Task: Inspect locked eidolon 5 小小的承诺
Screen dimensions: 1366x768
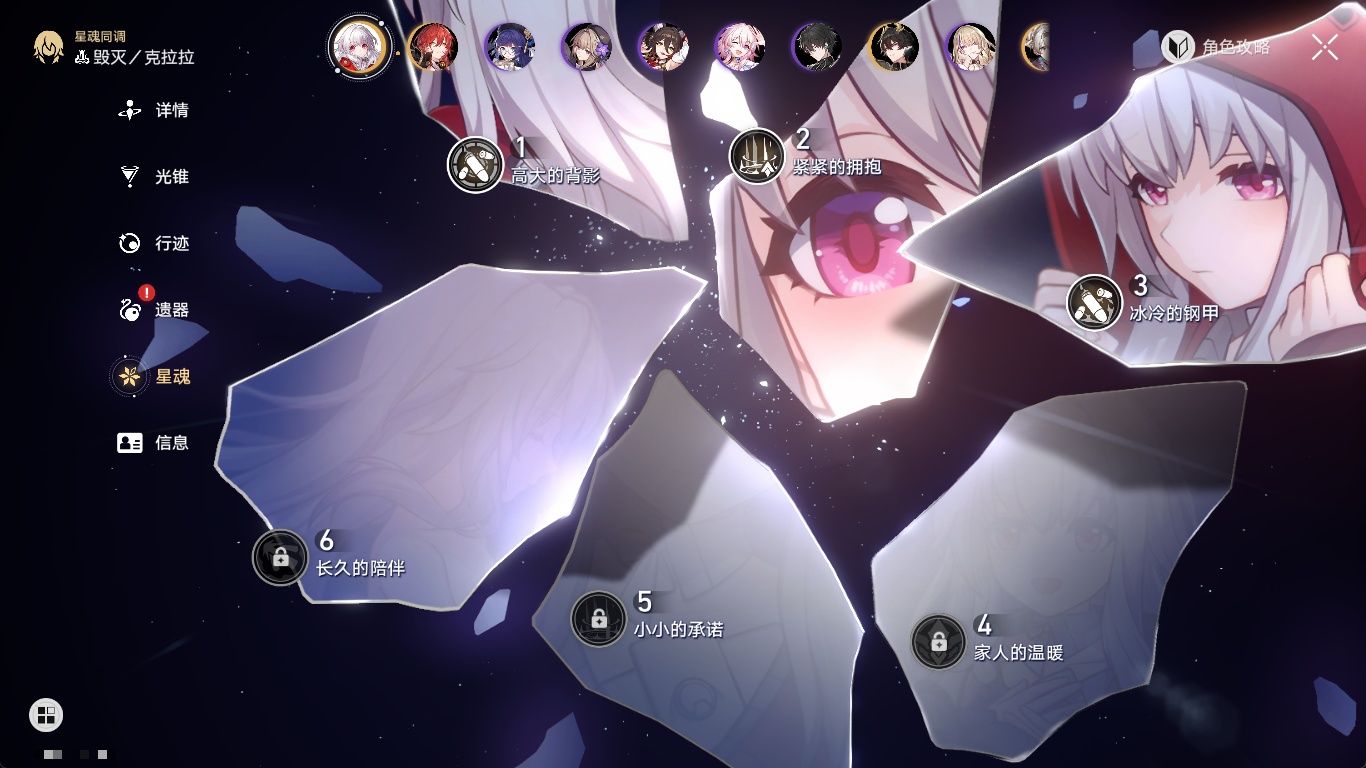Action: [x=598, y=619]
